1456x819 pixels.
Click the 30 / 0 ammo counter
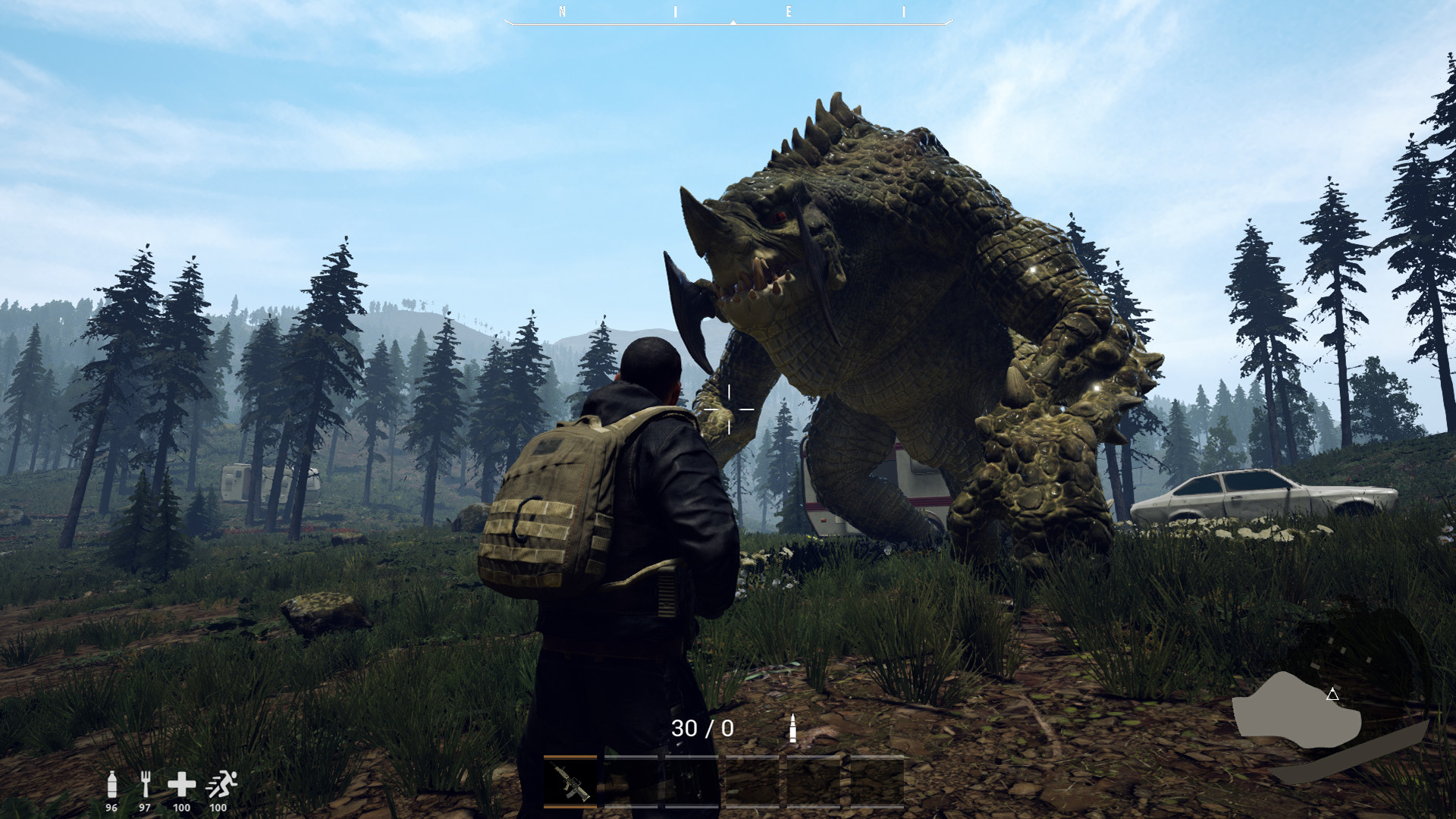704,729
